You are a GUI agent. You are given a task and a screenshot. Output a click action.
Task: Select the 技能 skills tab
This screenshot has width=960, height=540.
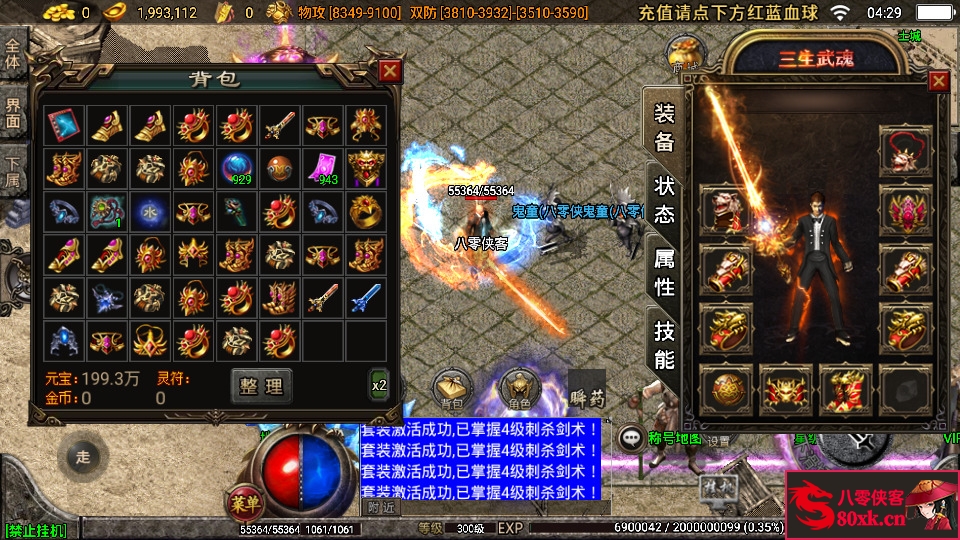pyautogui.click(x=665, y=344)
